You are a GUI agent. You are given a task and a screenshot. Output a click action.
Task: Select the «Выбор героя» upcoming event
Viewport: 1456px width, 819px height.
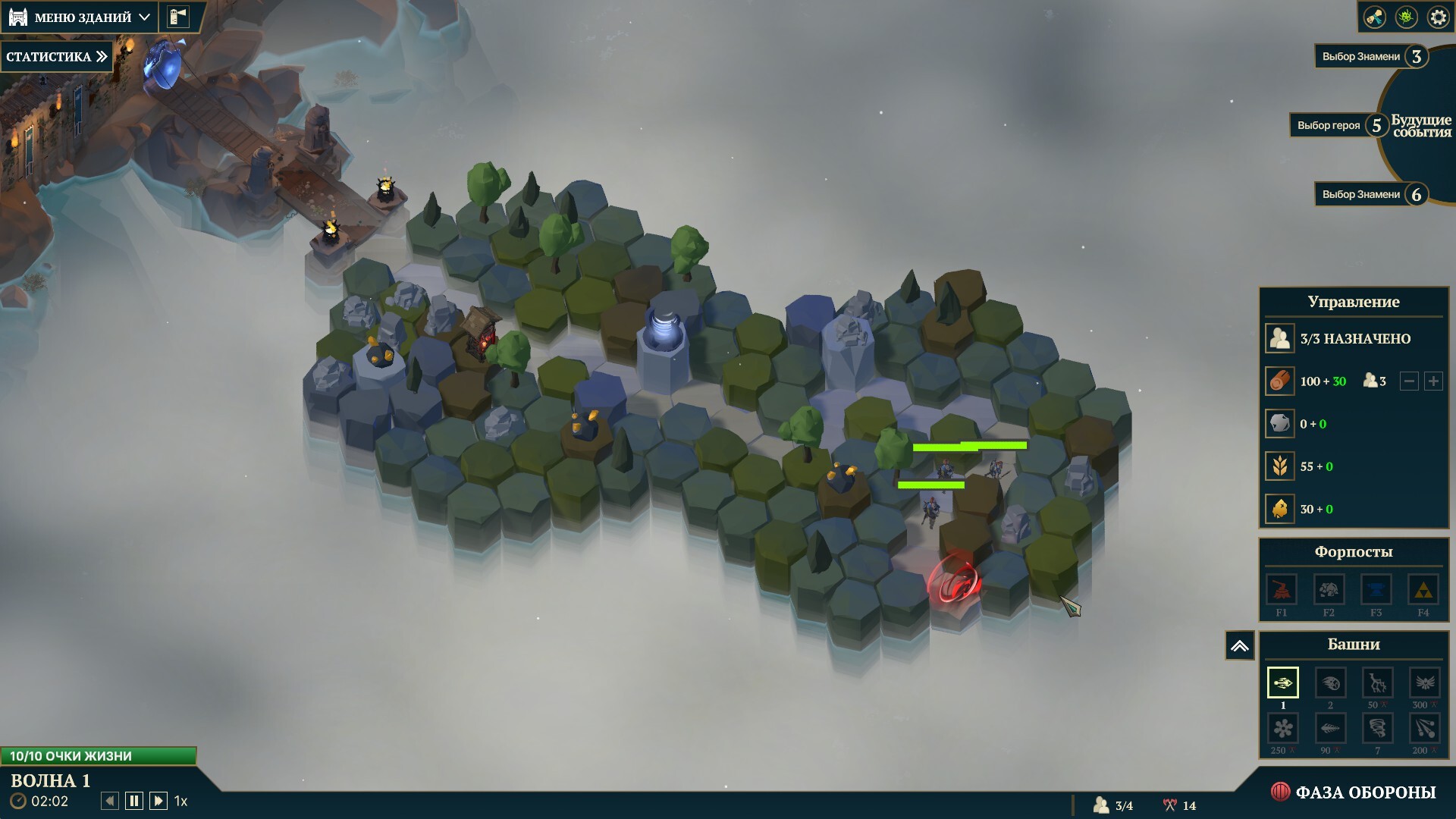coord(1338,125)
